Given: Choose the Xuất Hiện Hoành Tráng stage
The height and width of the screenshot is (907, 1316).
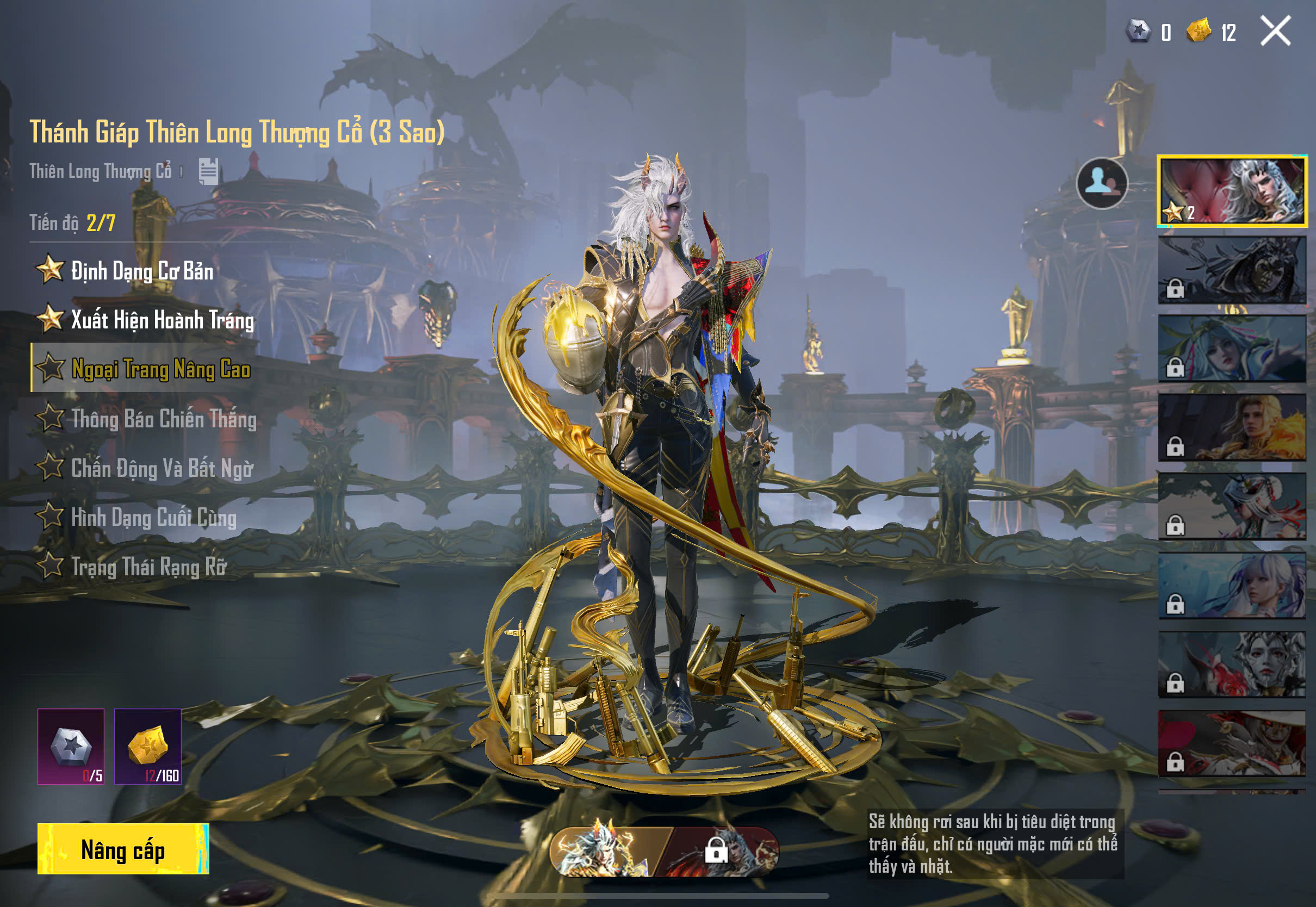Looking at the screenshot, I should [162, 320].
